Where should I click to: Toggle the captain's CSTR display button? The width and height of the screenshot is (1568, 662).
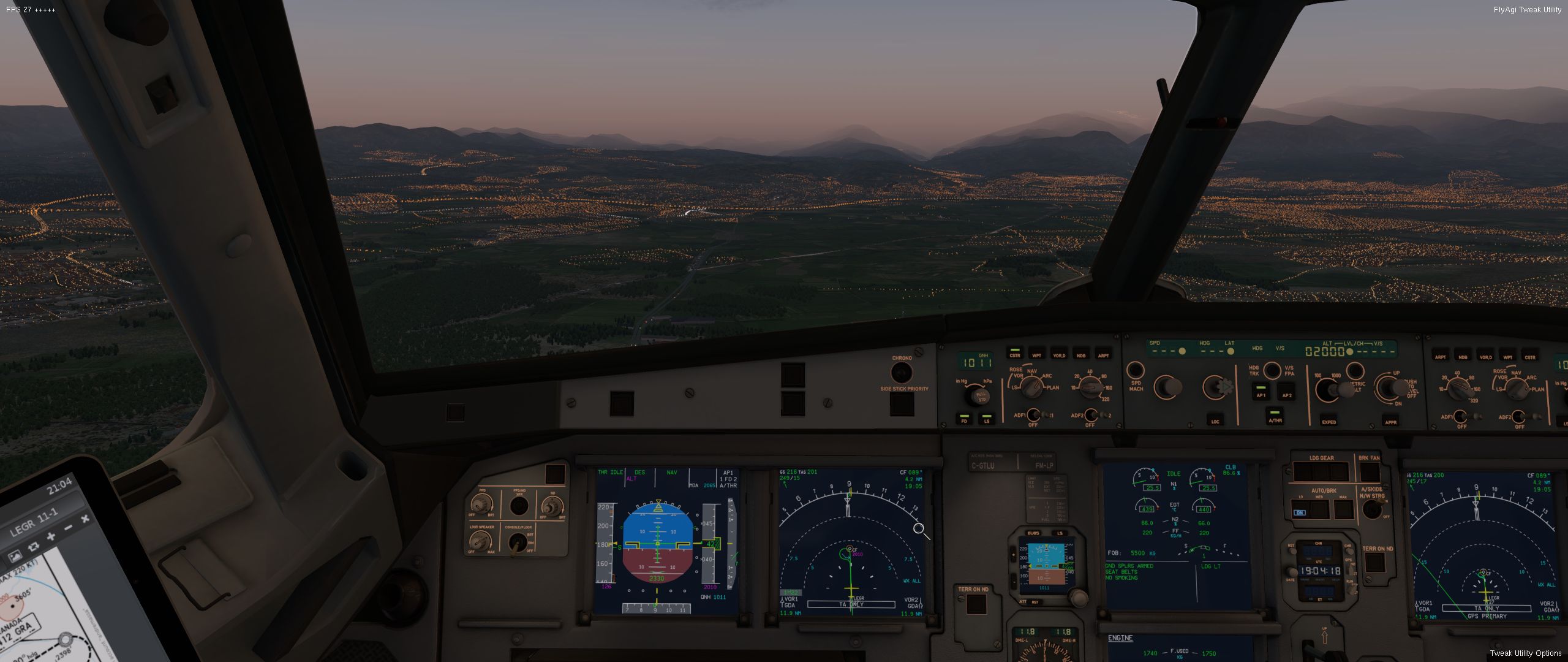pyautogui.click(x=1015, y=353)
